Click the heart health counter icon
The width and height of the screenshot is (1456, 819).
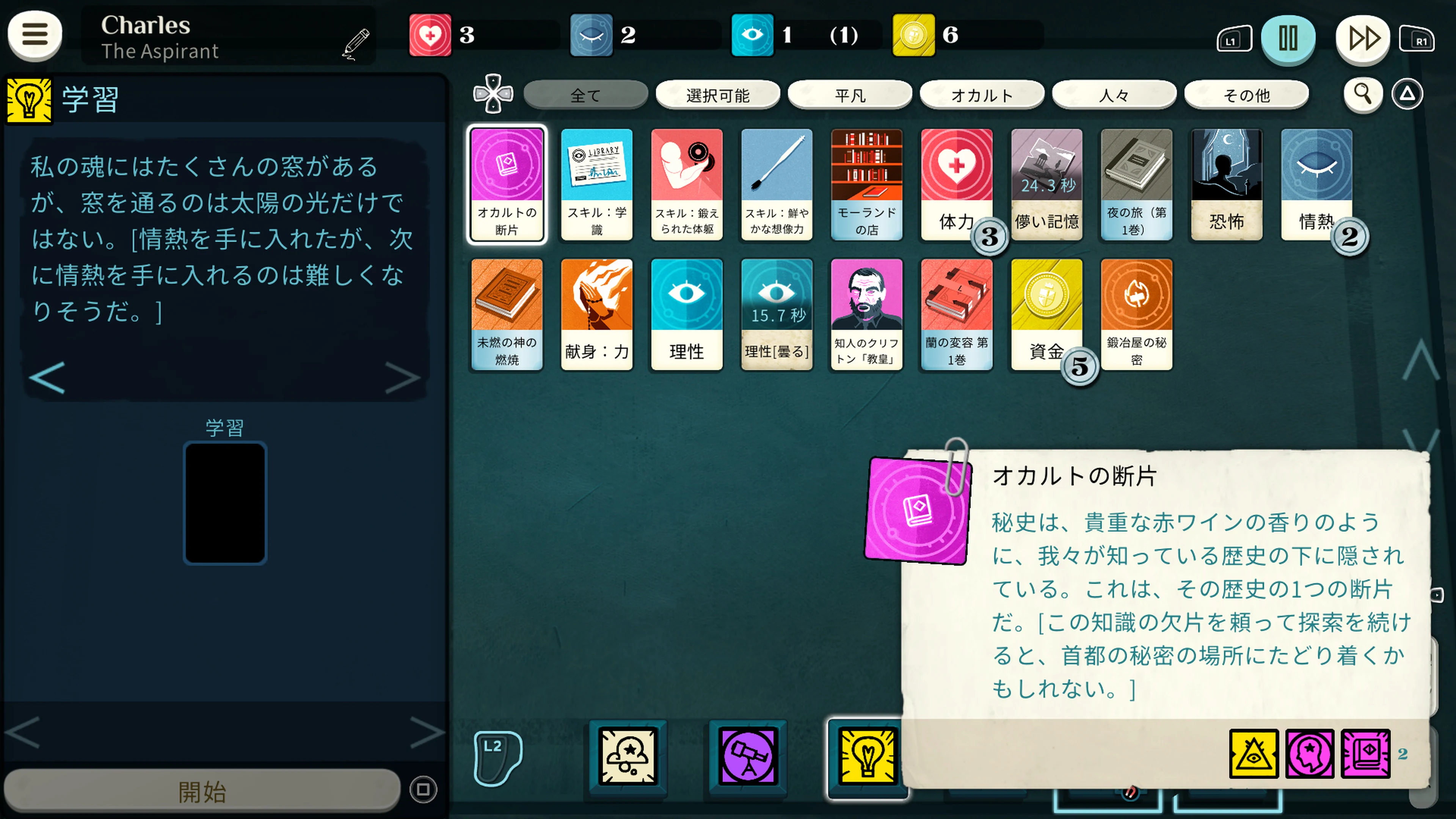(431, 35)
